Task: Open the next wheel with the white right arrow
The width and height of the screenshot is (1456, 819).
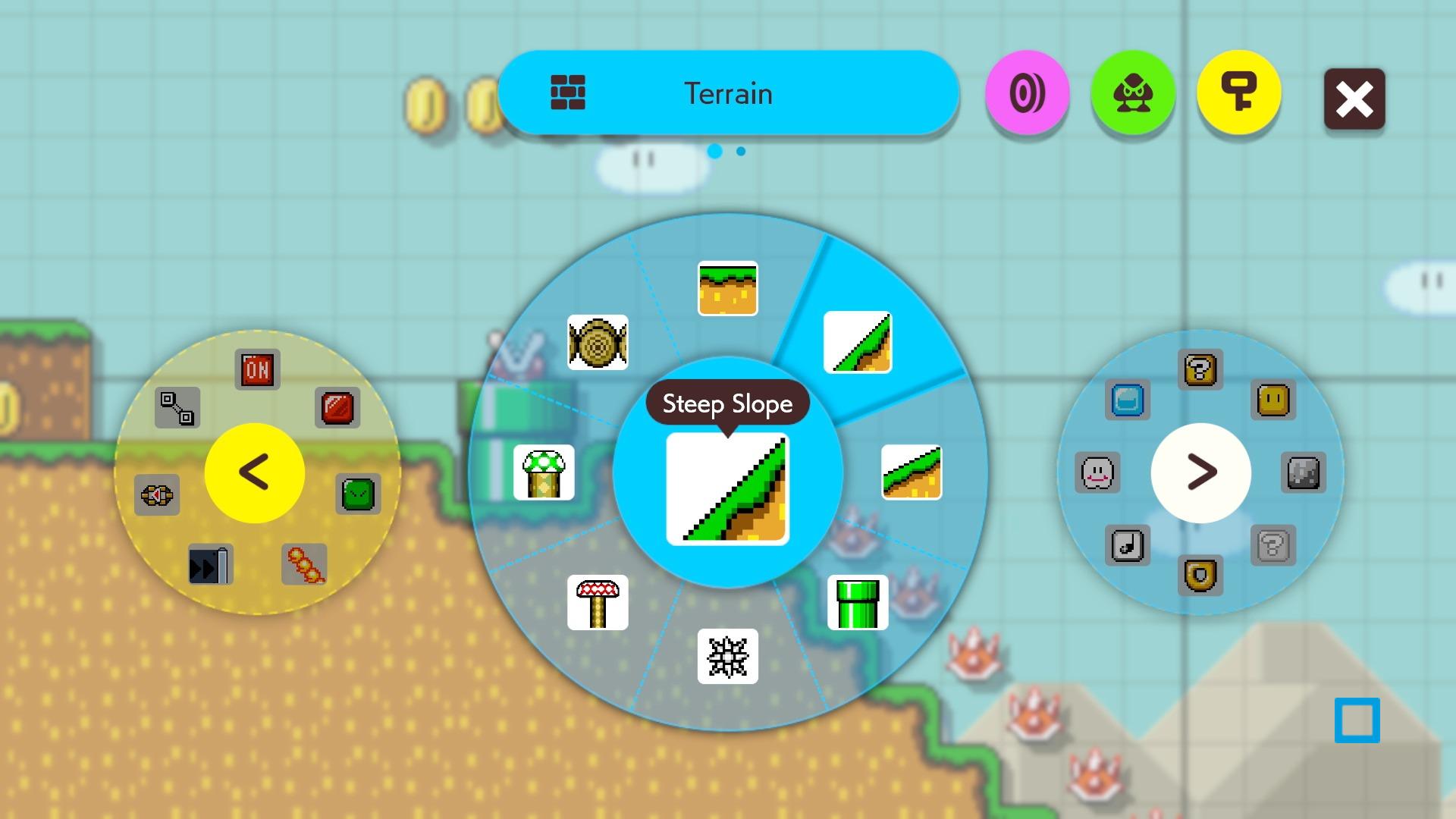Action: (1200, 472)
